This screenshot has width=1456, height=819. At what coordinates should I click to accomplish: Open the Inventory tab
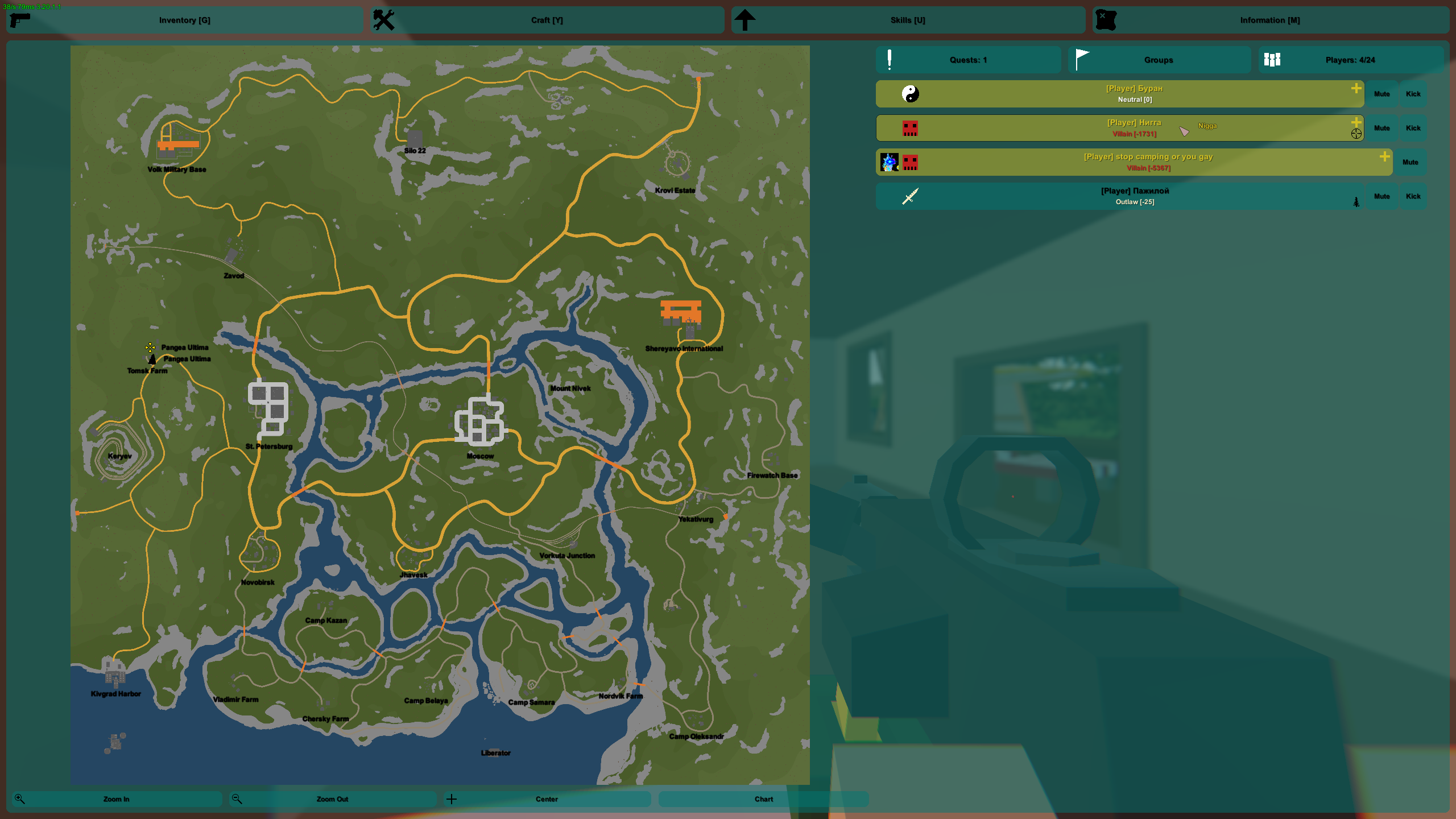click(185, 20)
